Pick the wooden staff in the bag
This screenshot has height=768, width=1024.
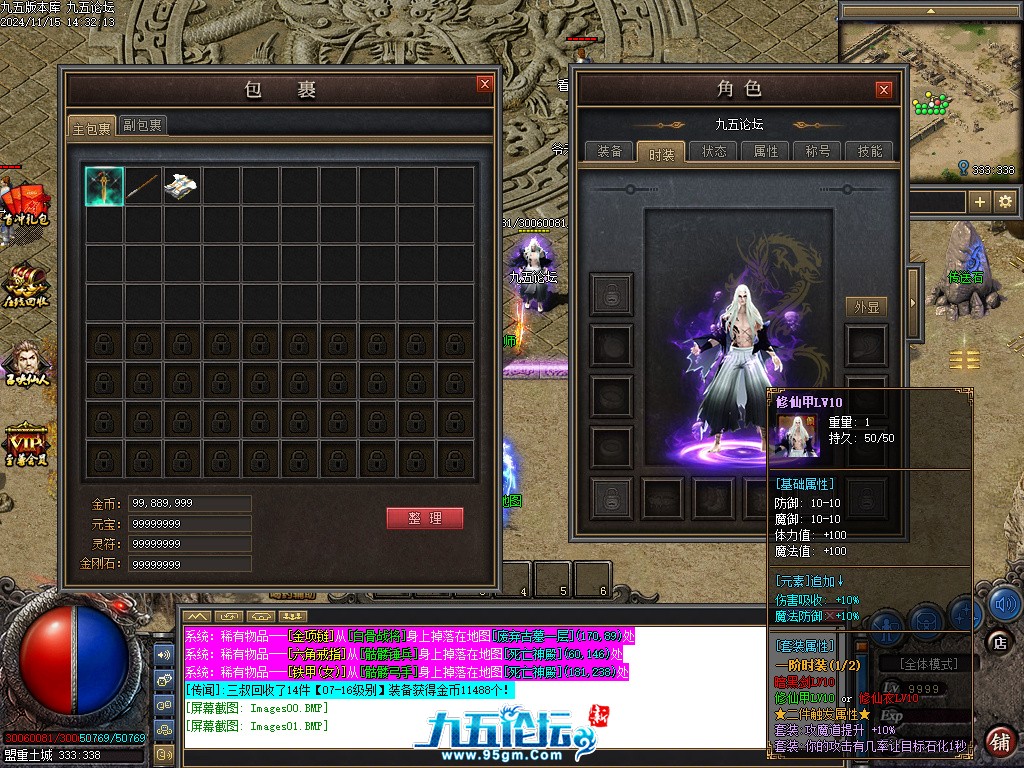click(143, 186)
